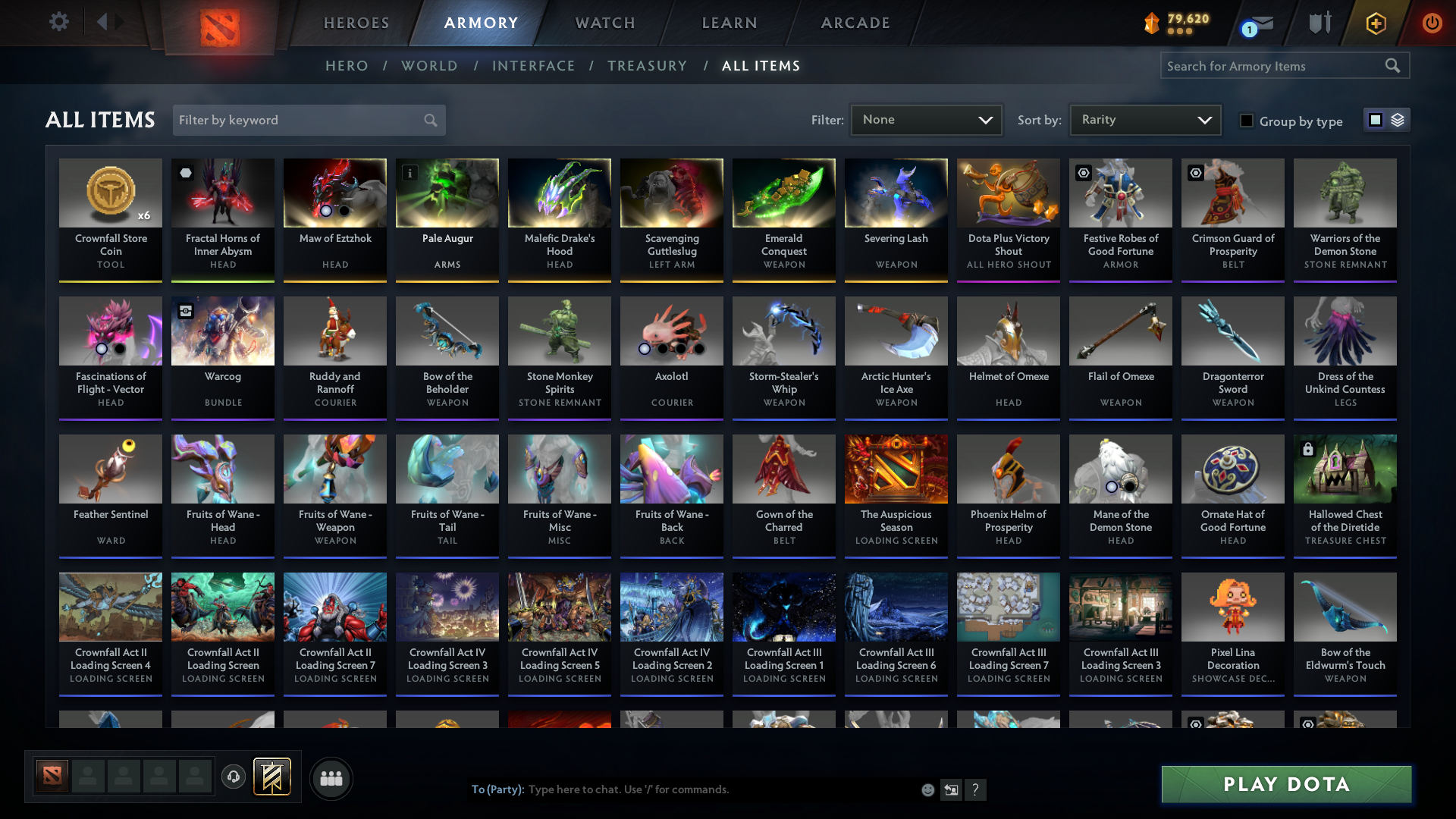
Task: Toggle the stacked layers view mode icon
Action: pyautogui.click(x=1396, y=119)
